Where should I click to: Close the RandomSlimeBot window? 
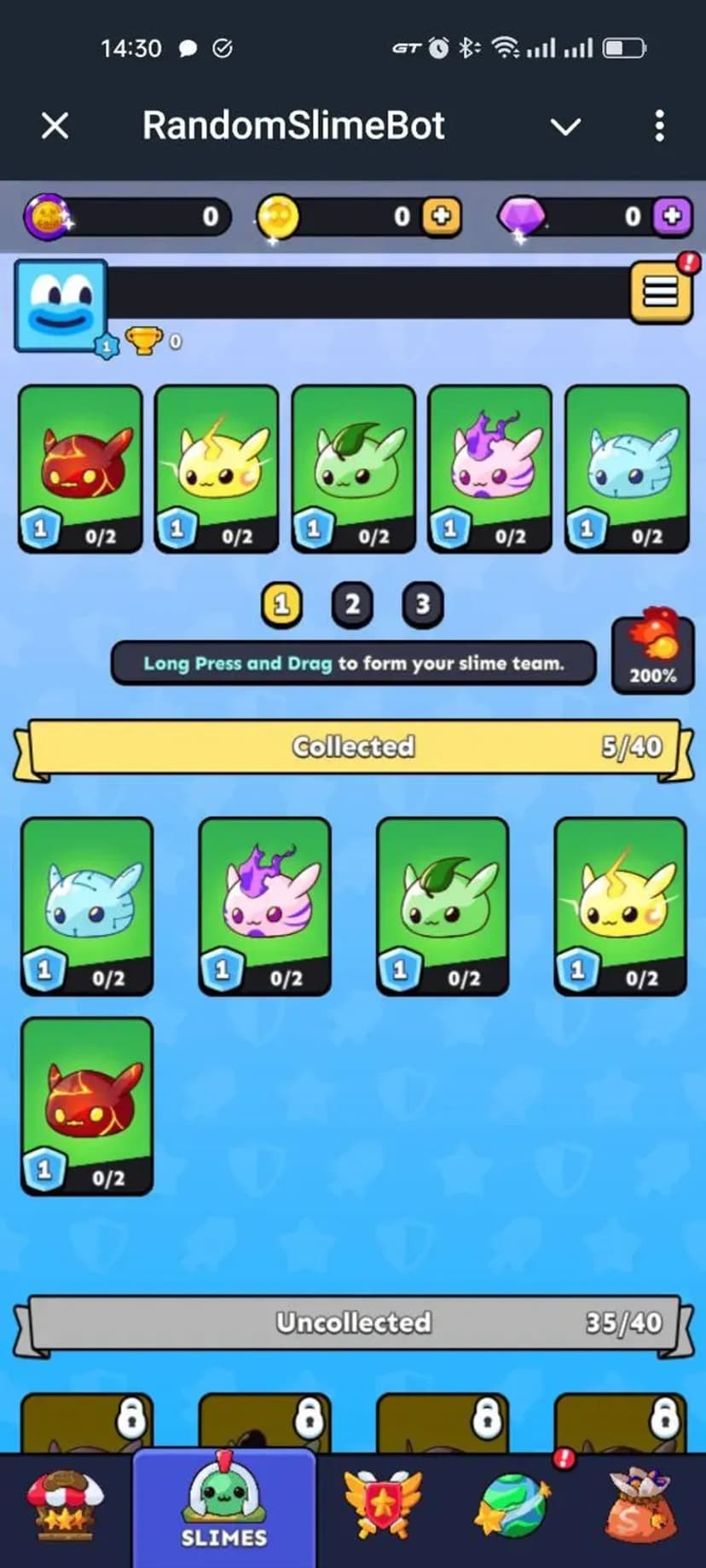[x=55, y=126]
